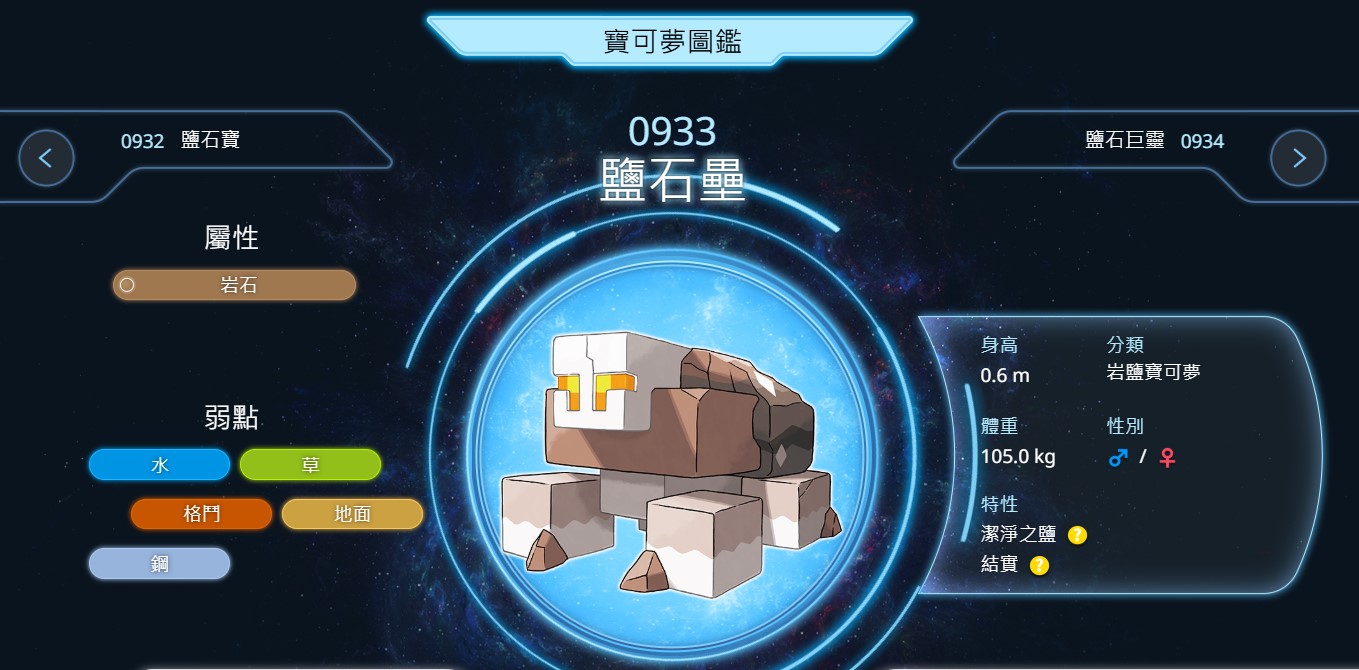Choose the 草 weakness badge
This screenshot has width=1359, height=670.
click(x=310, y=465)
